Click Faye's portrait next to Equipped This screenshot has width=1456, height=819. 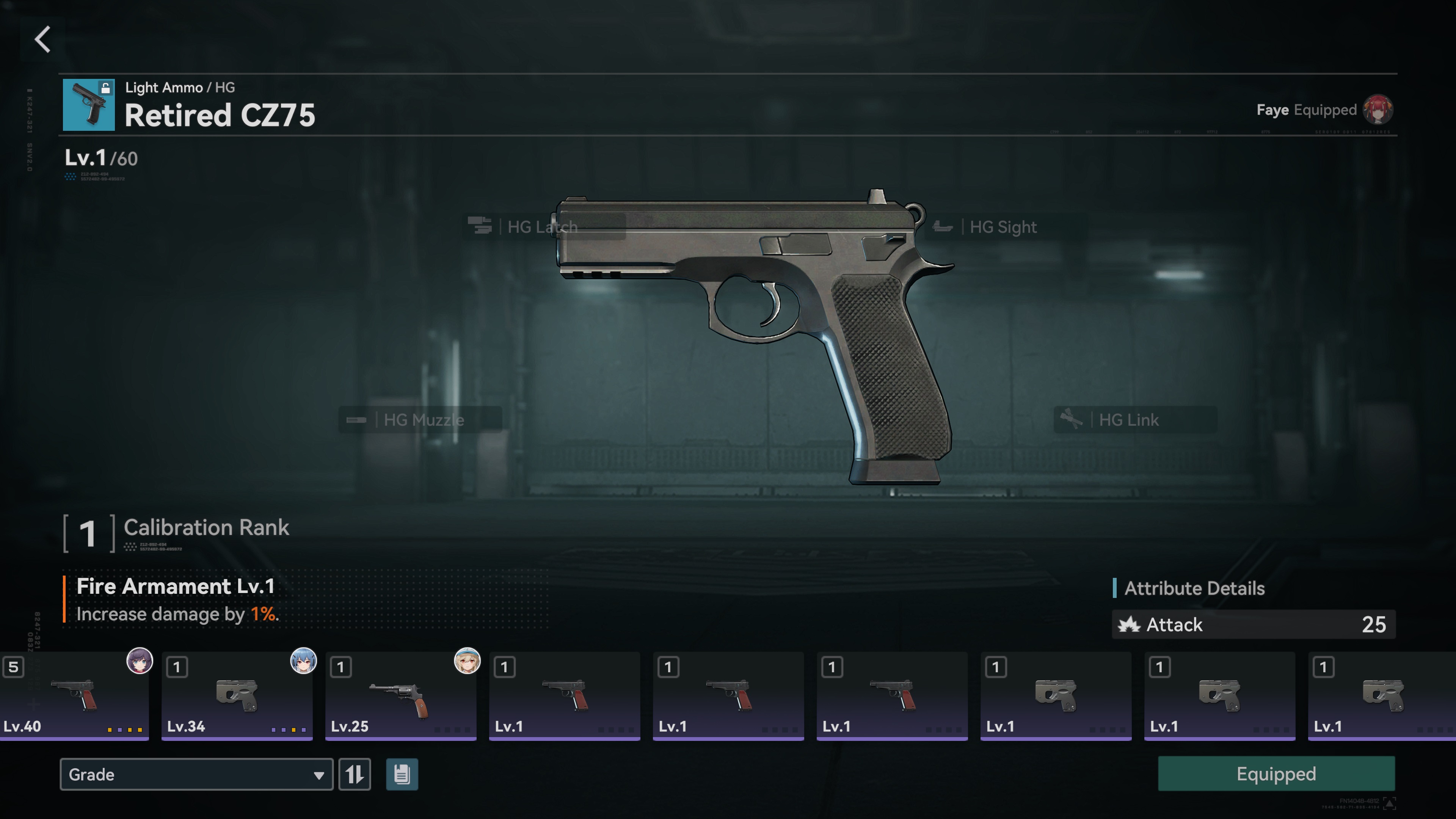tap(1378, 110)
